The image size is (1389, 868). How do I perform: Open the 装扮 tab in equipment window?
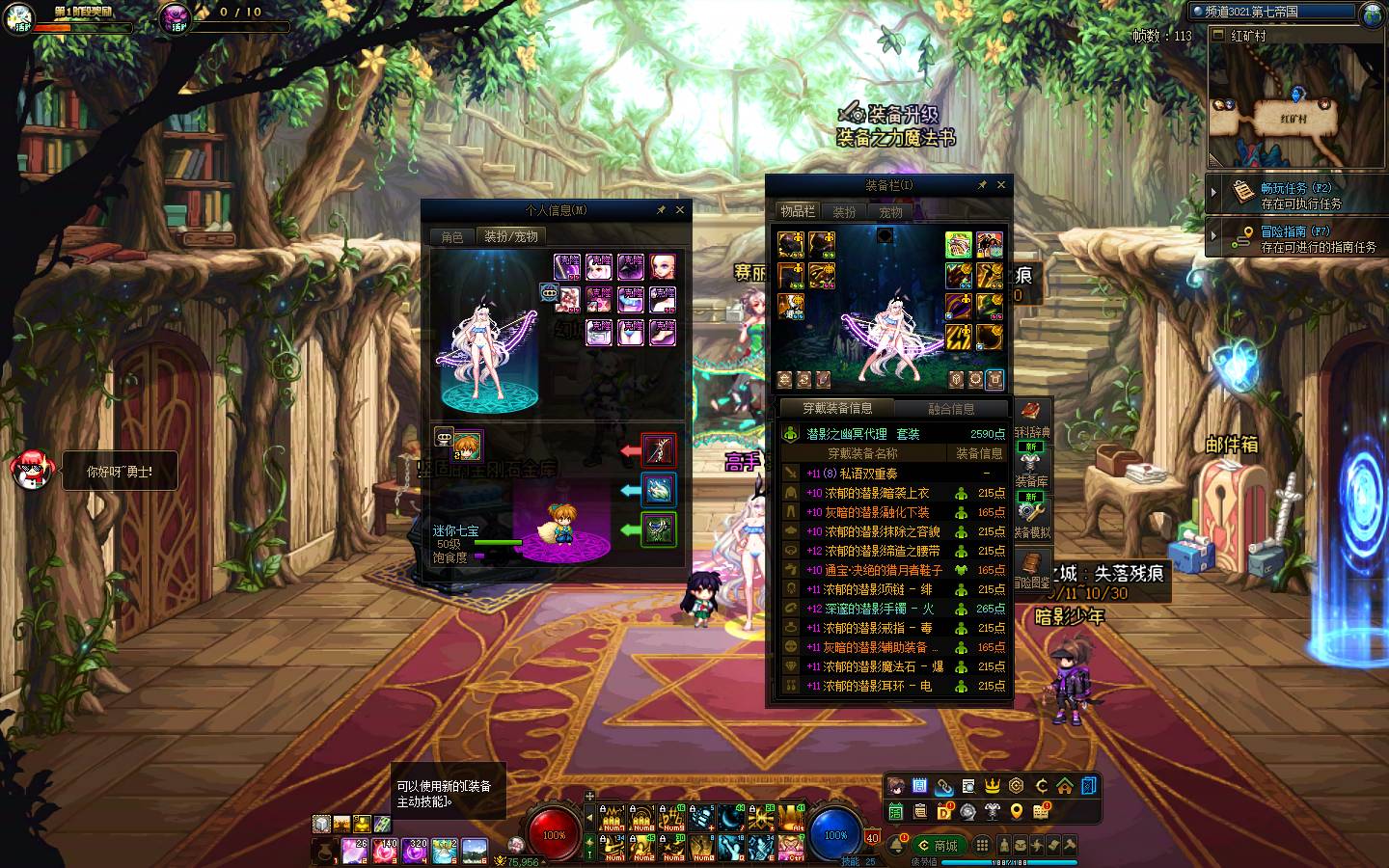pos(844,212)
